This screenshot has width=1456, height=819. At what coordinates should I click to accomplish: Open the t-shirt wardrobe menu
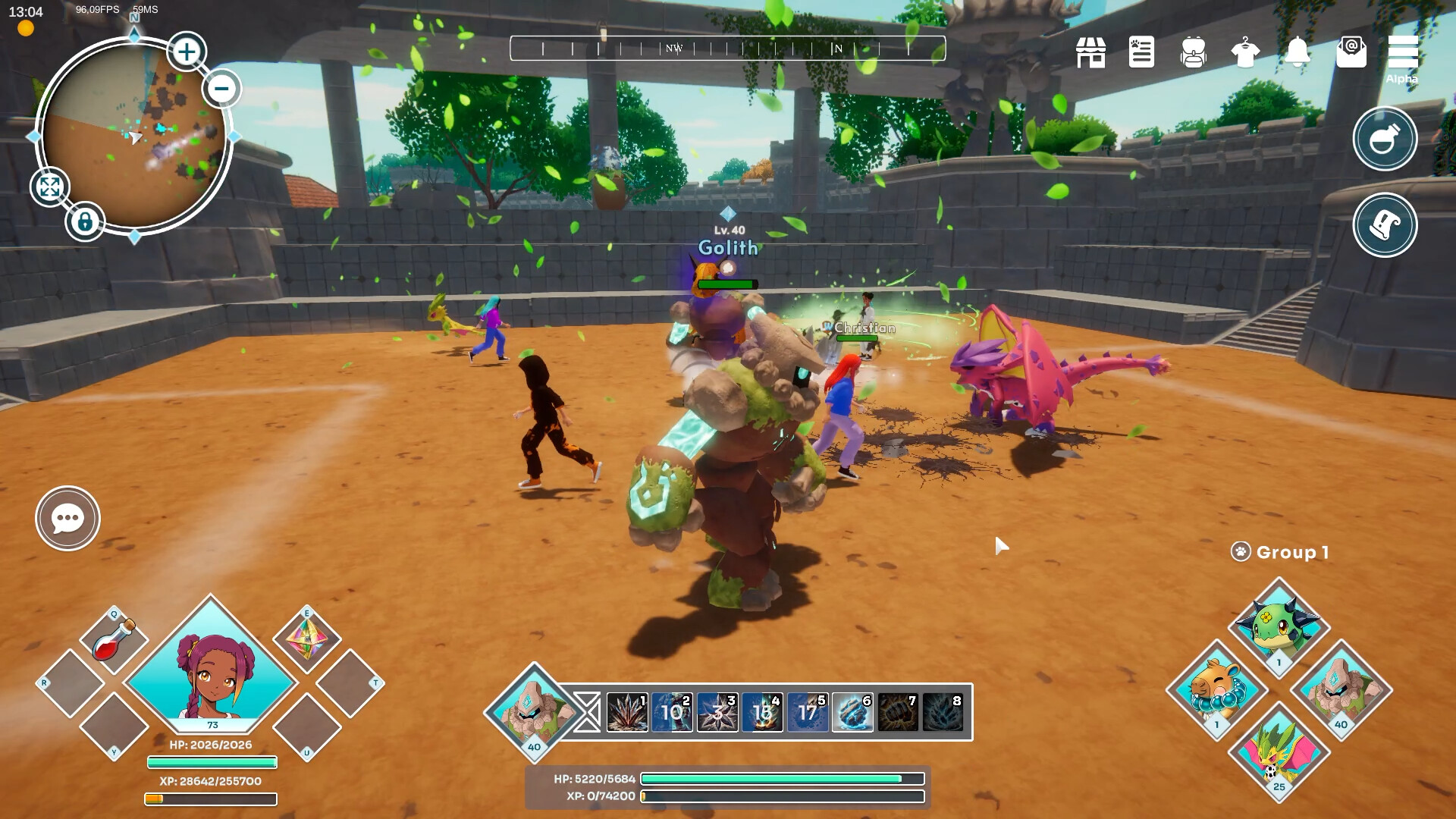point(1245,52)
